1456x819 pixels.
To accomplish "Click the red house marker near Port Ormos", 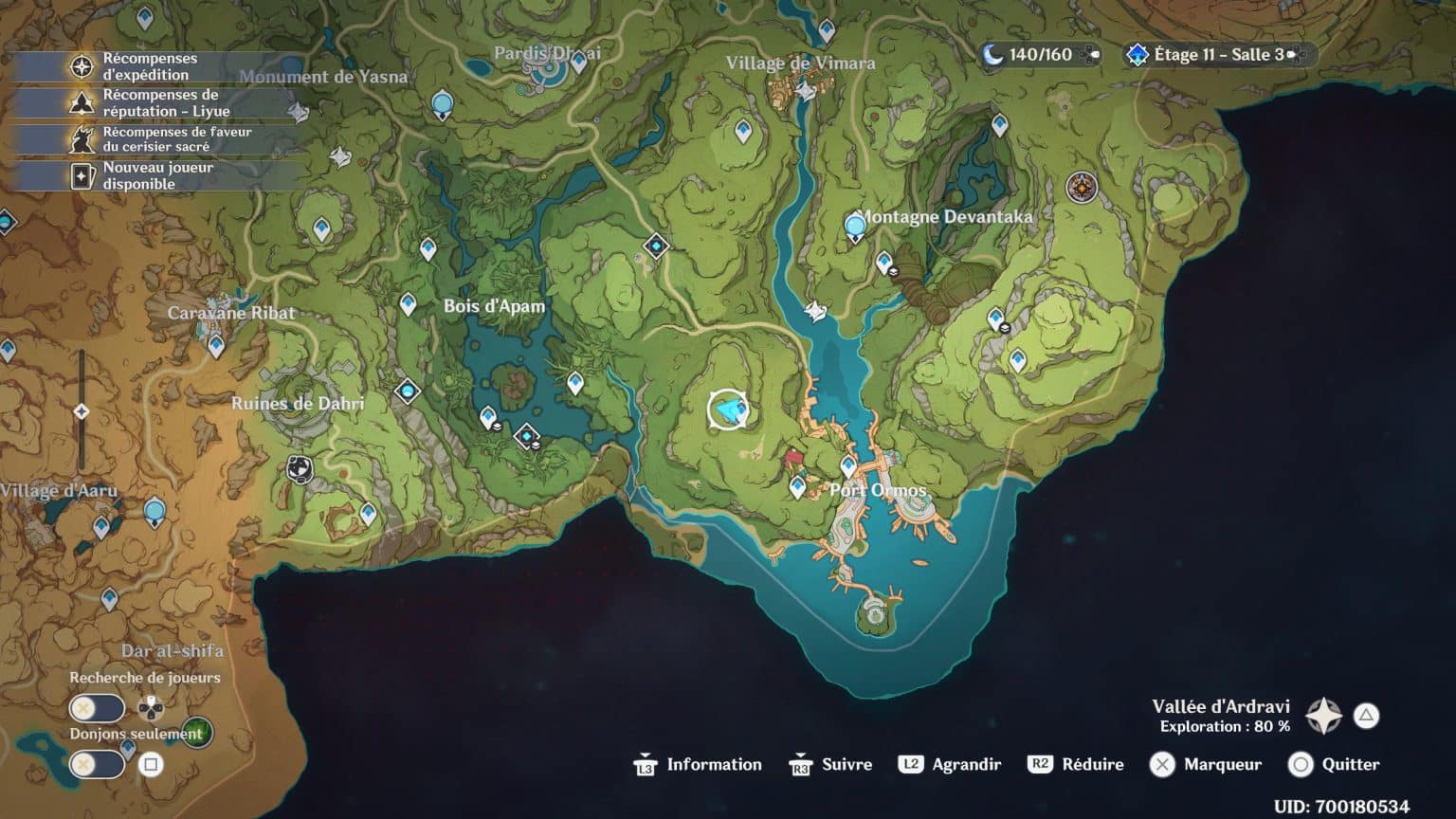I will tap(794, 459).
